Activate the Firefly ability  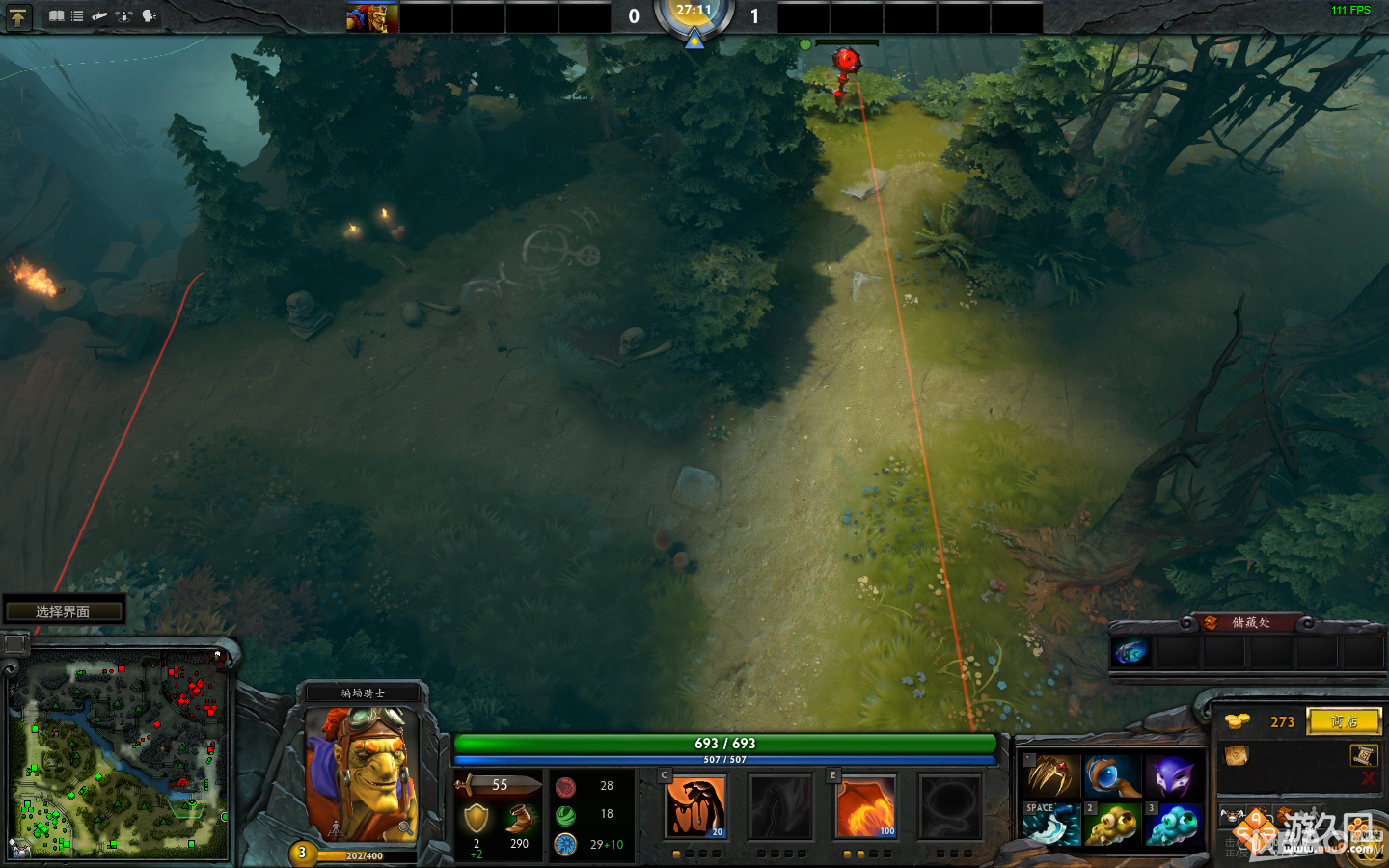(865, 806)
